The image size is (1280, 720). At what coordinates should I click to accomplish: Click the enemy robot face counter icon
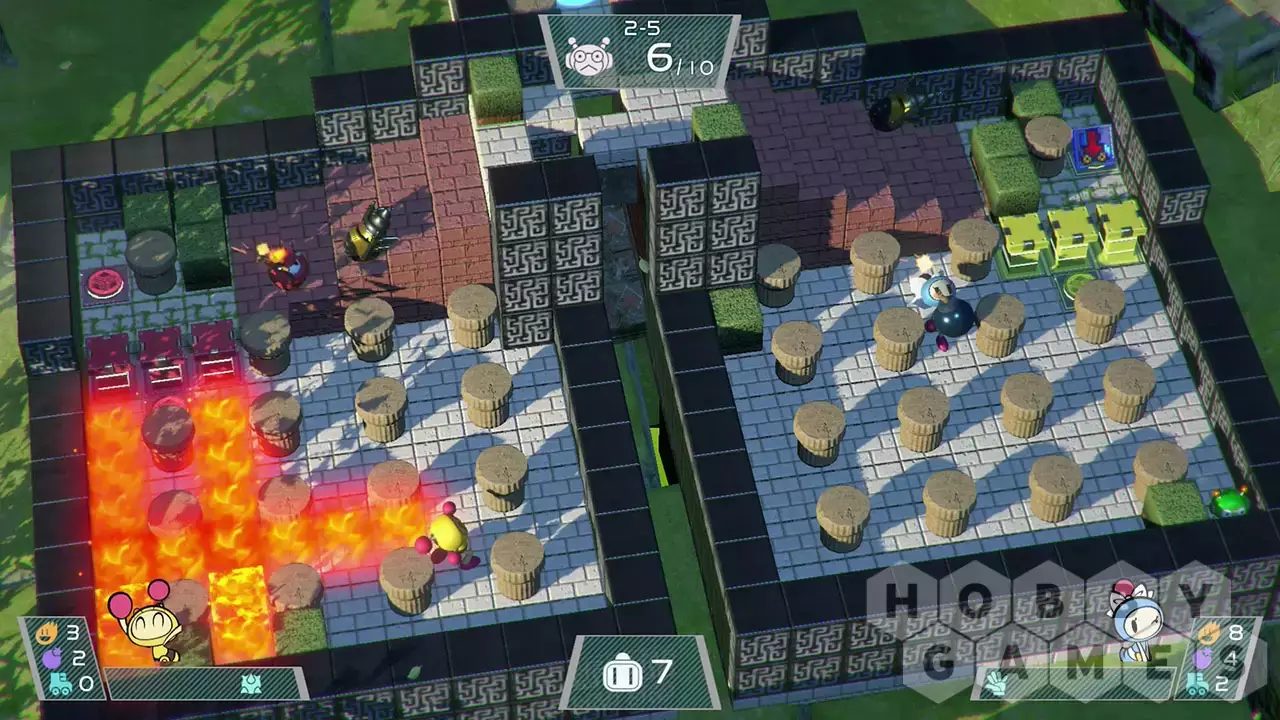591,59
